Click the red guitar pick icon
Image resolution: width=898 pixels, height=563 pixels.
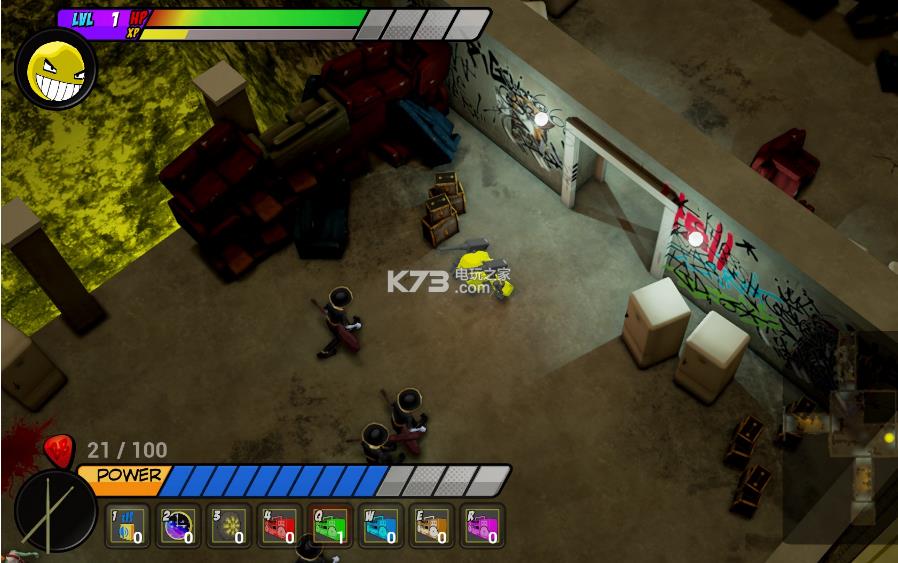click(60, 453)
